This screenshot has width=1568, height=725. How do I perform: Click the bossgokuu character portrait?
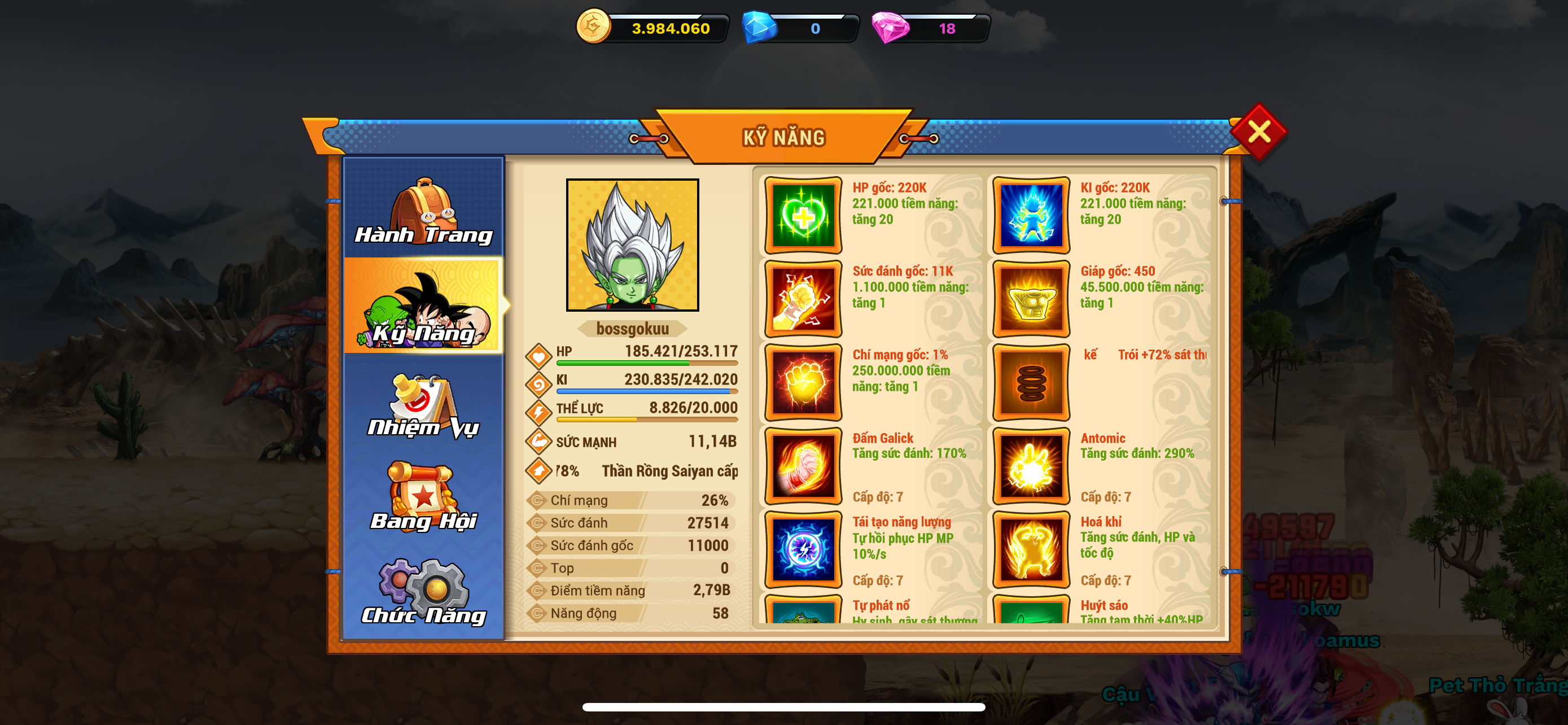pyautogui.click(x=632, y=244)
